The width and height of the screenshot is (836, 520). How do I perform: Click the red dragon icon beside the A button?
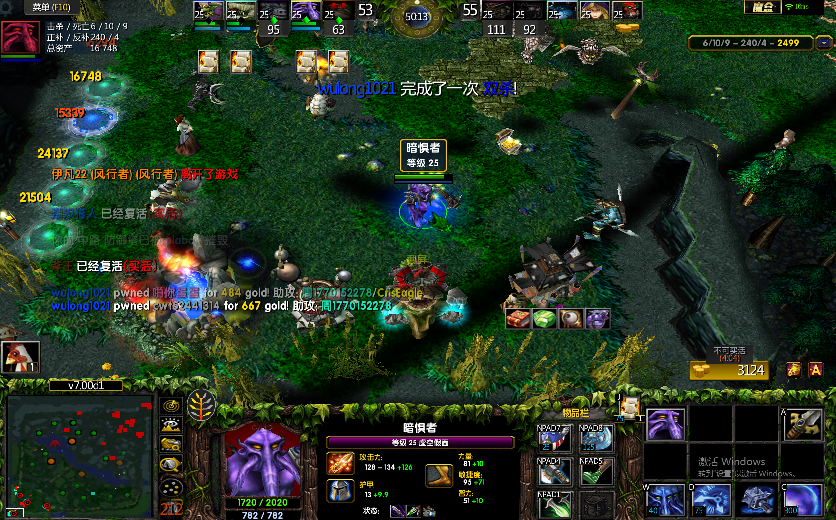coord(793,370)
